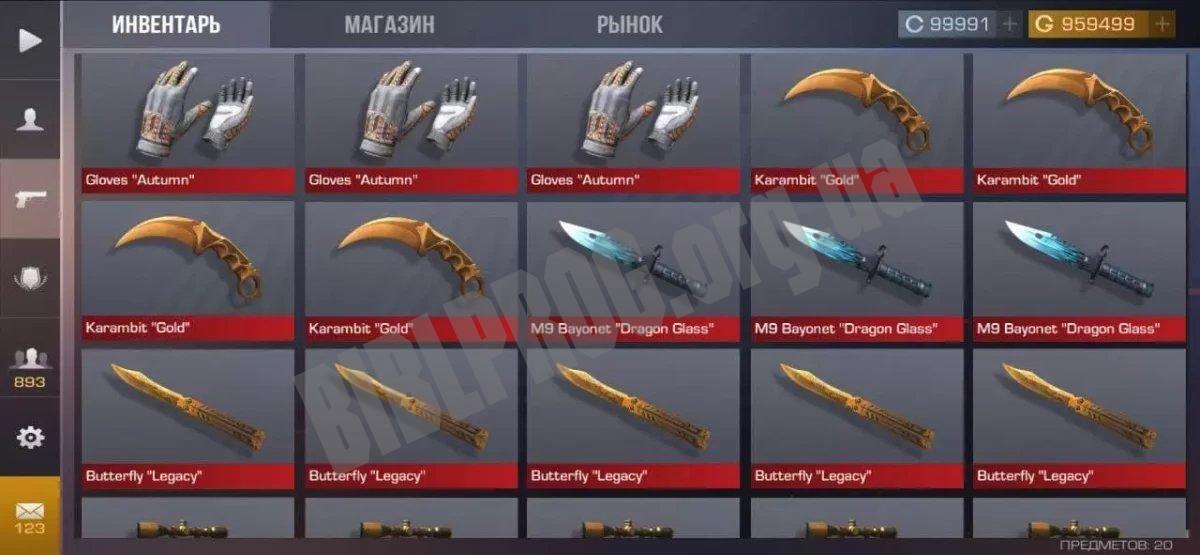Show the friends list with 893

tap(30, 363)
